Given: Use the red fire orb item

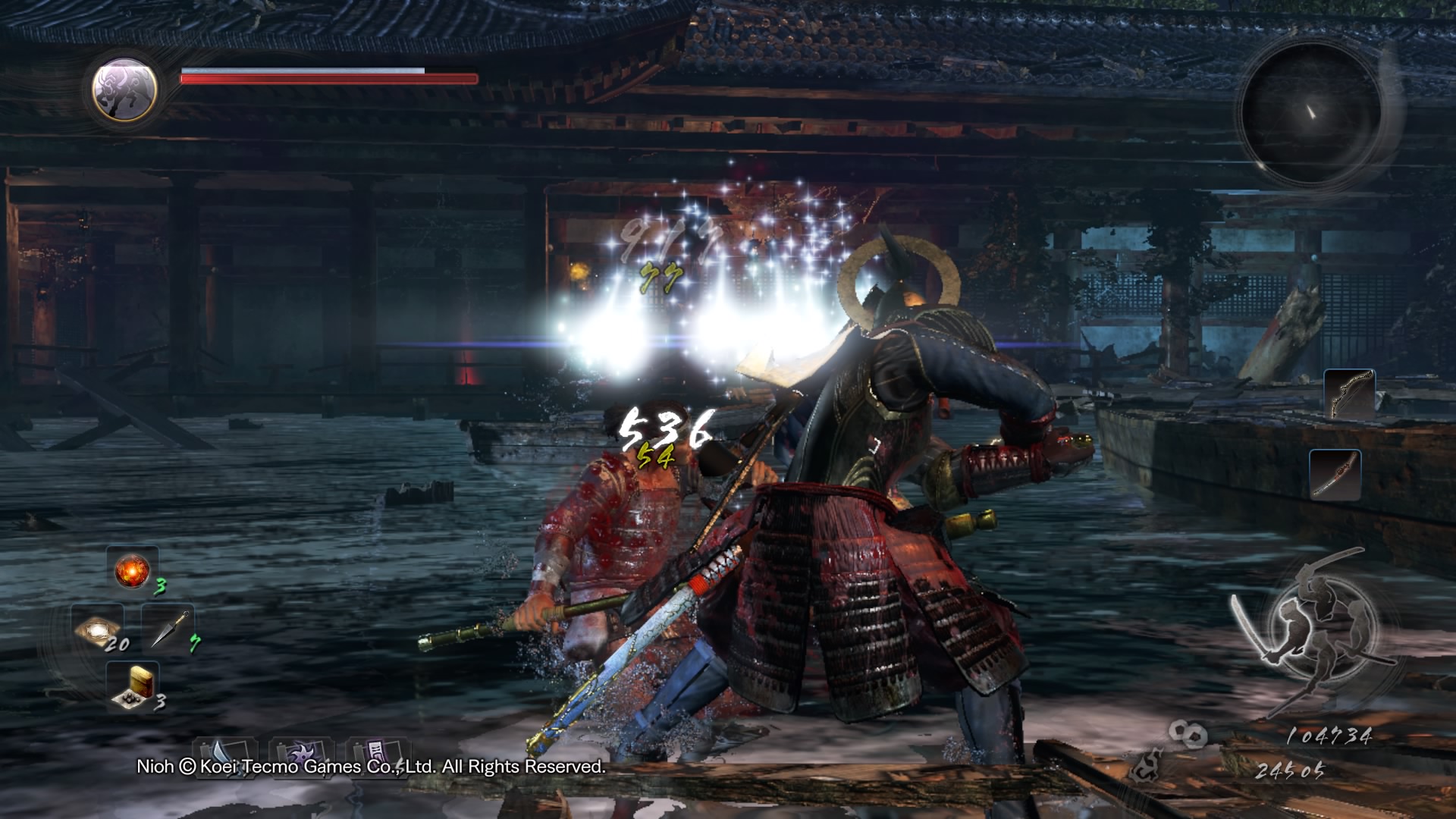Looking at the screenshot, I should 132,570.
